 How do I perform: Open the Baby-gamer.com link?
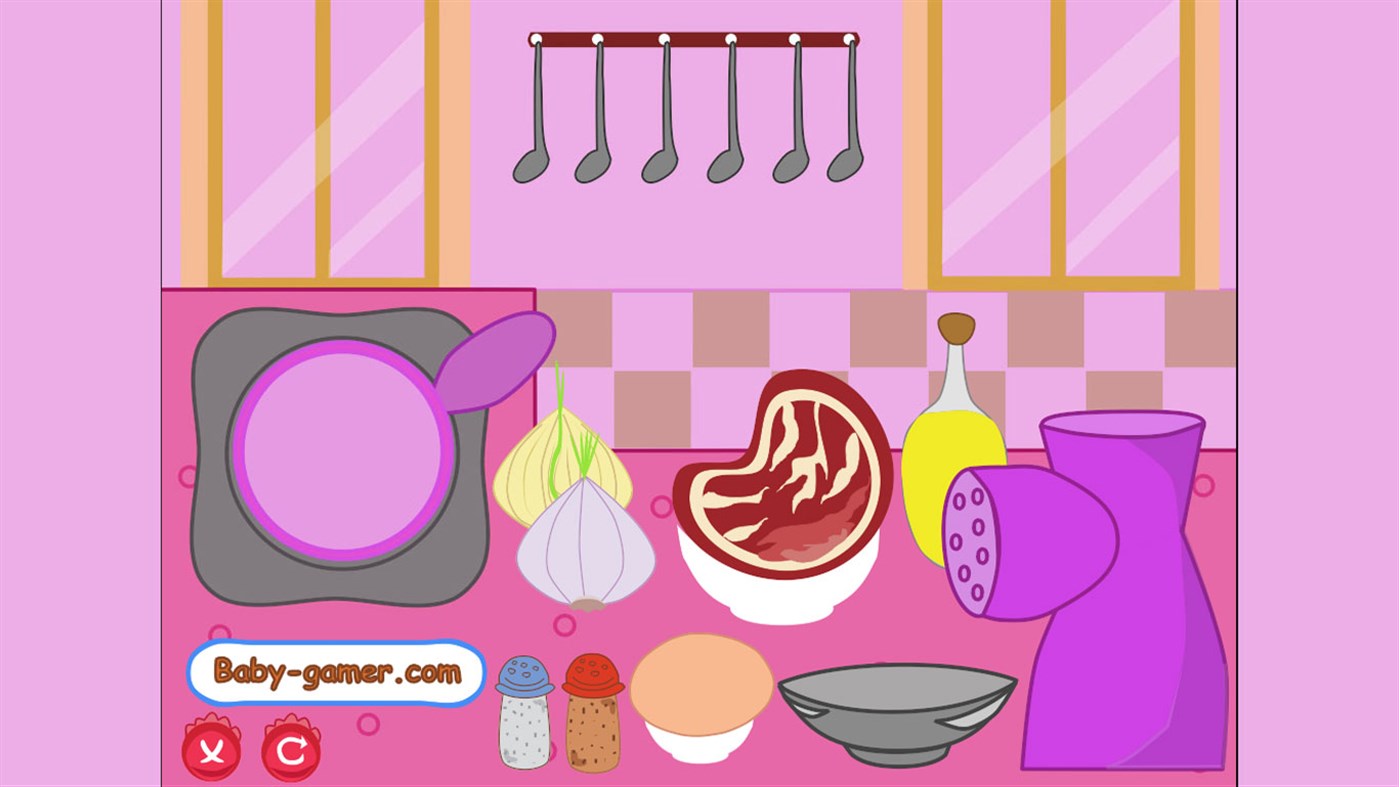pyautogui.click(x=335, y=673)
